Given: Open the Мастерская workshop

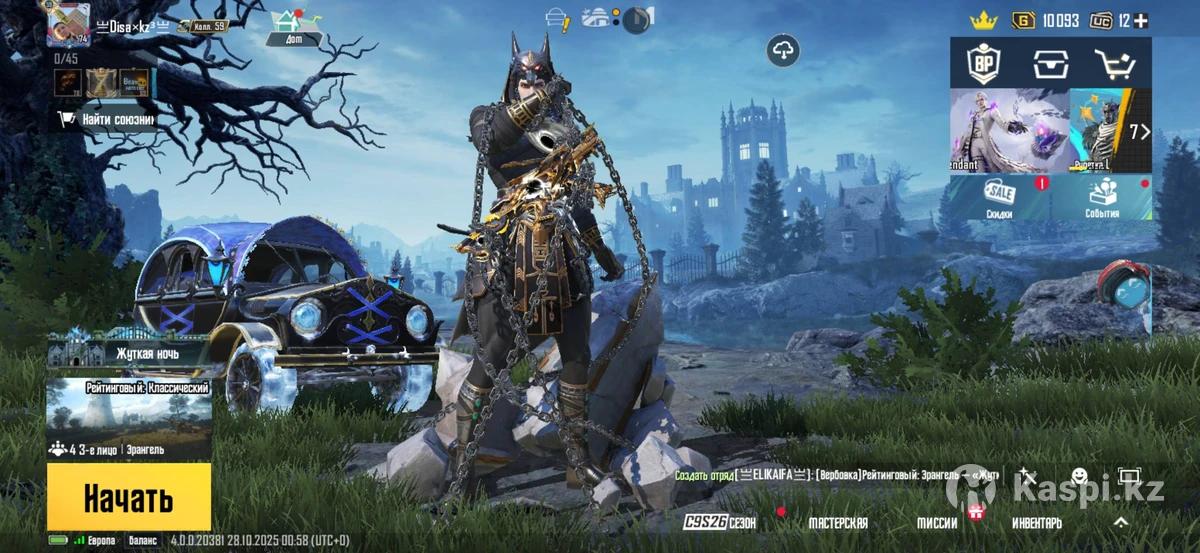Looking at the screenshot, I should [837, 523].
